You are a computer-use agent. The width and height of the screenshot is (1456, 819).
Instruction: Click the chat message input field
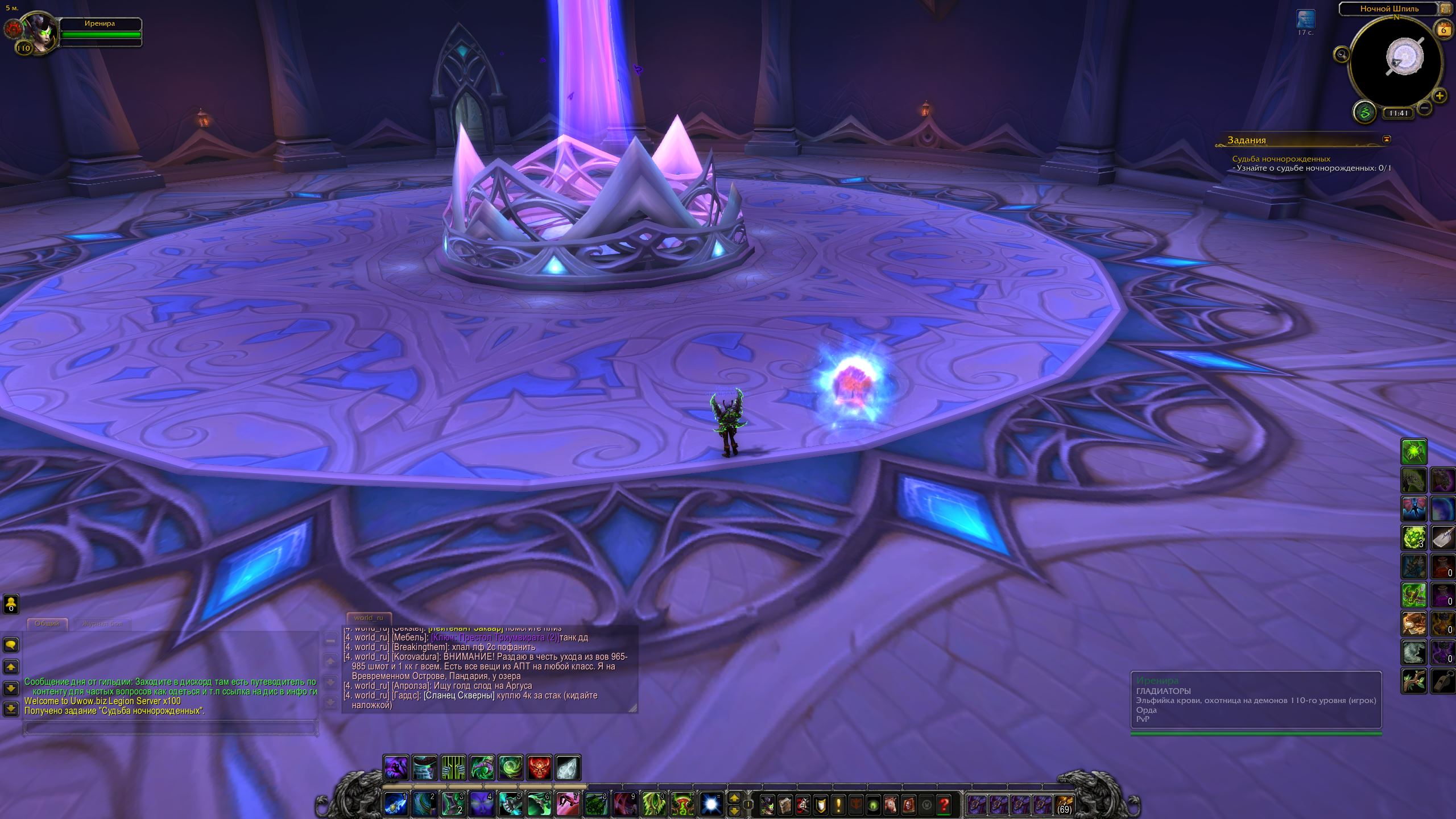pyautogui.click(x=169, y=727)
